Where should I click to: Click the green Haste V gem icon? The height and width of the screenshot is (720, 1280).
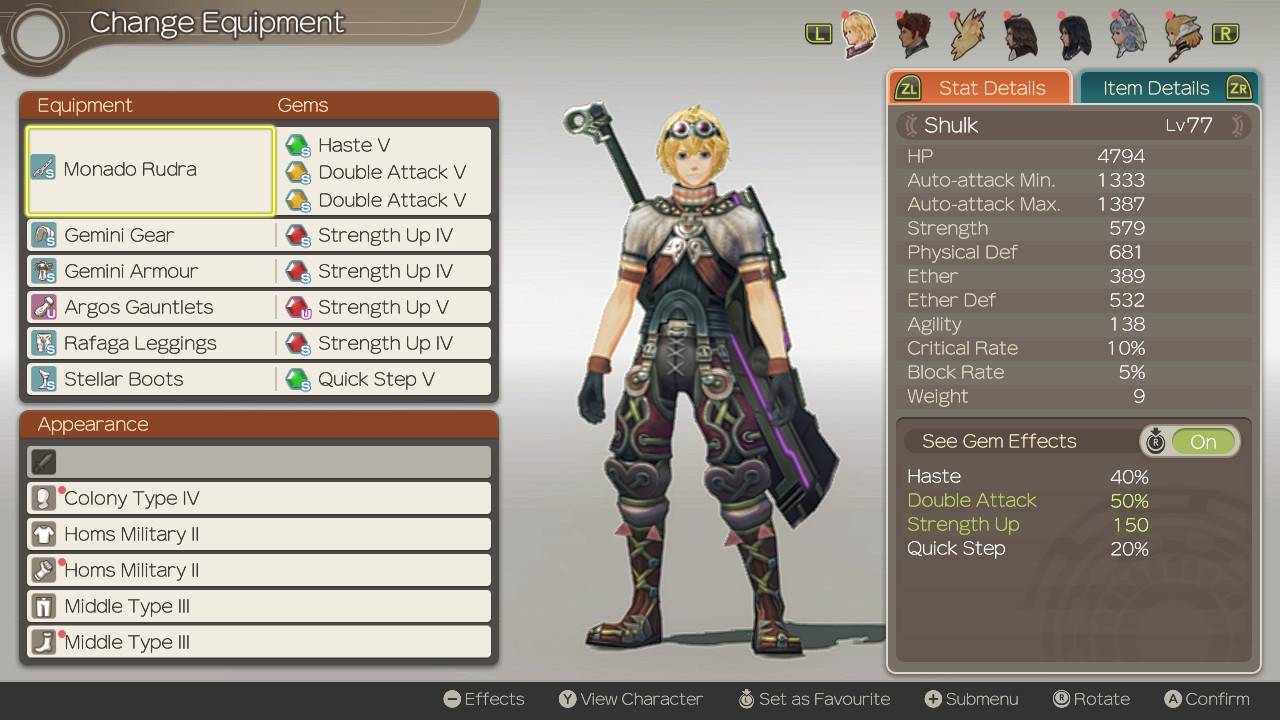(x=297, y=145)
